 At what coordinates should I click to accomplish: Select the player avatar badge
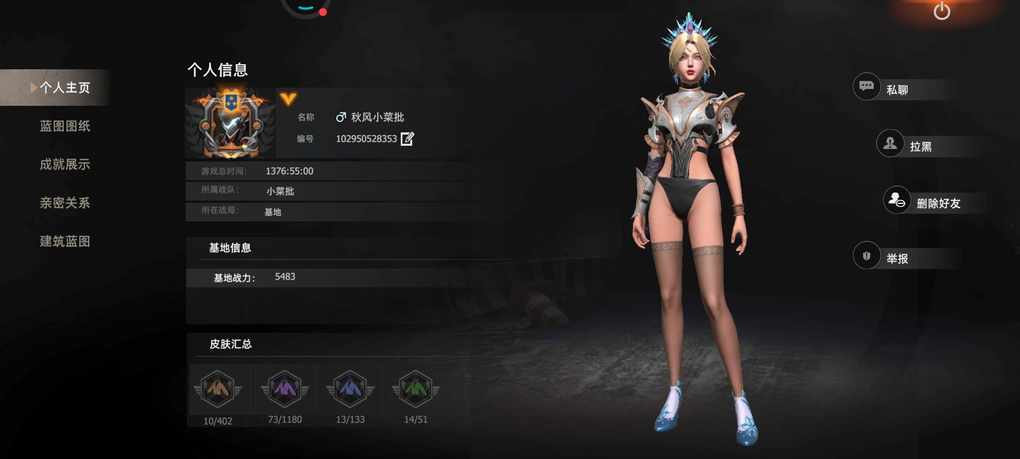pyautogui.click(x=231, y=123)
